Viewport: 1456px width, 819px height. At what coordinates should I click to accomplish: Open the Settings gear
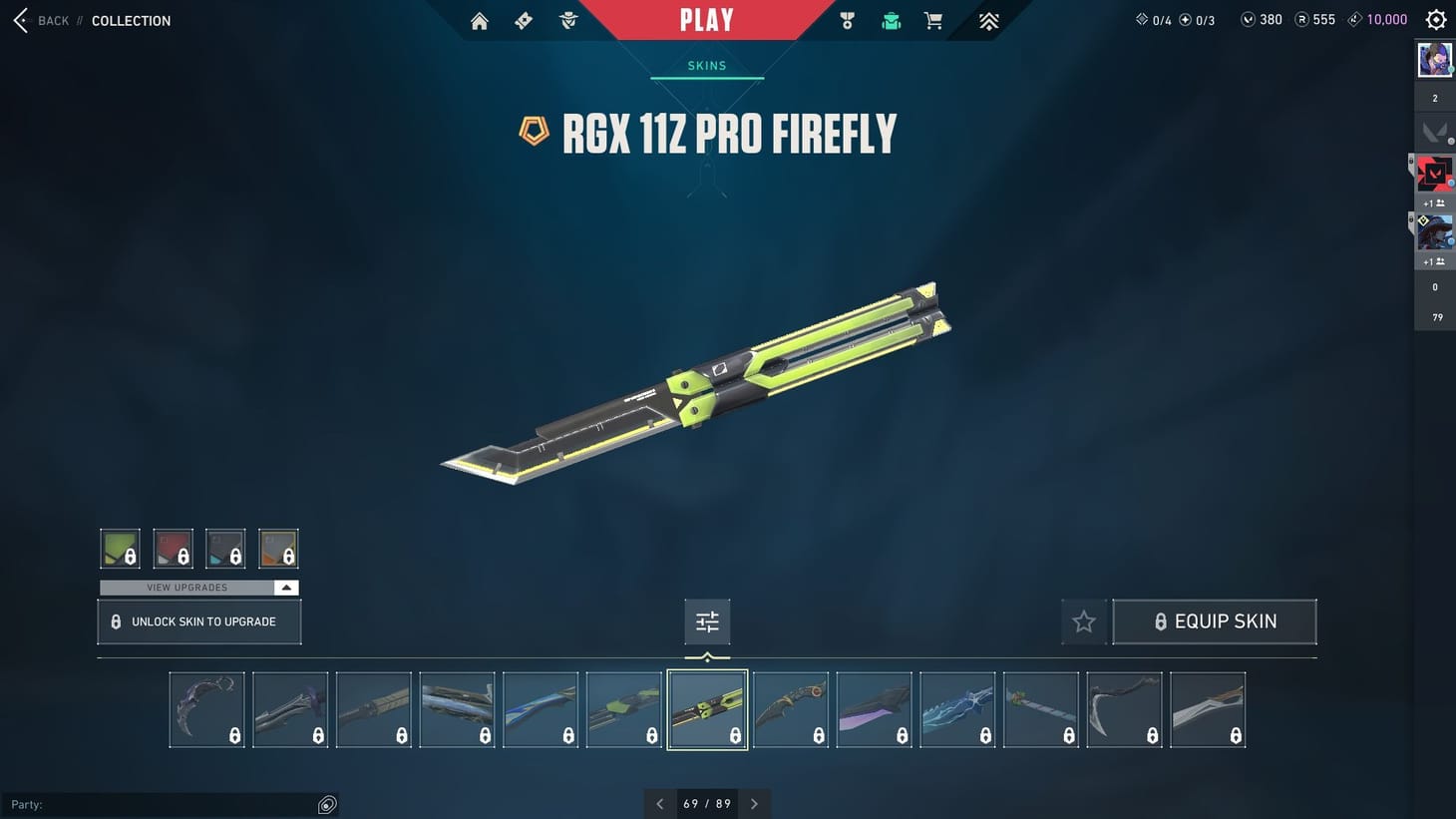(x=1435, y=19)
